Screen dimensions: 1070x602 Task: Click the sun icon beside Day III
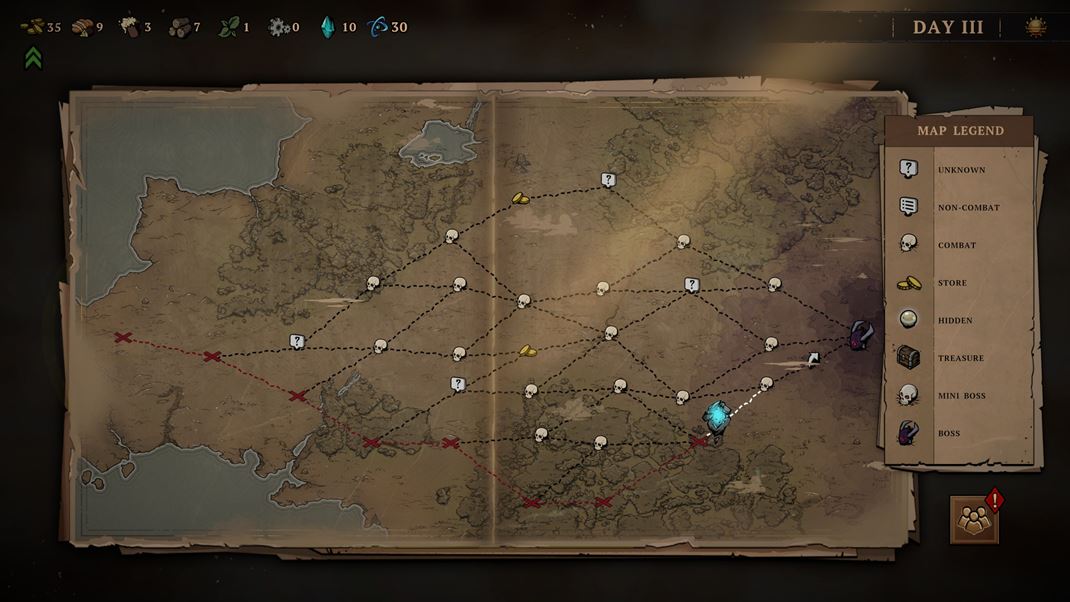1036,28
